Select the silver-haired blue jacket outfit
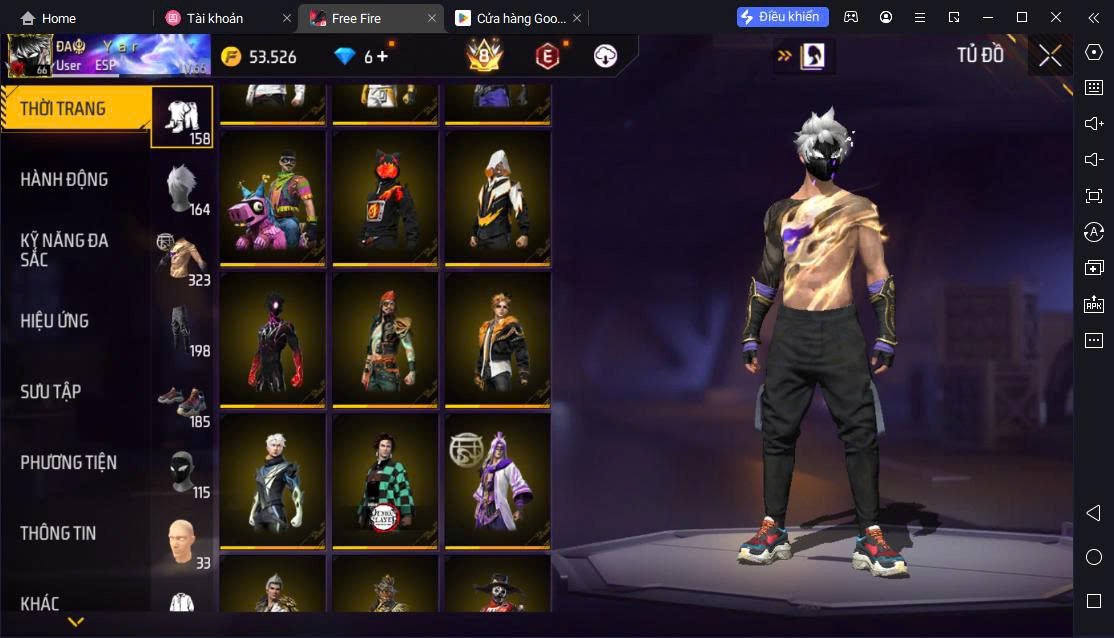The image size is (1114, 638). point(273,480)
